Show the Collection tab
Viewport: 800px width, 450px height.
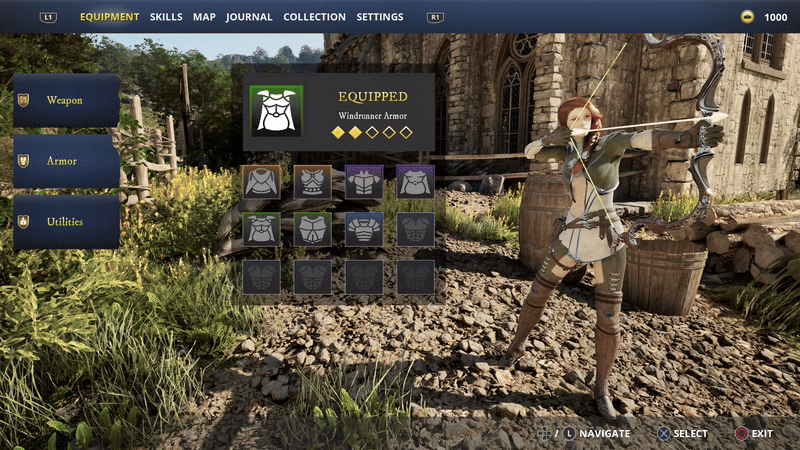314,17
